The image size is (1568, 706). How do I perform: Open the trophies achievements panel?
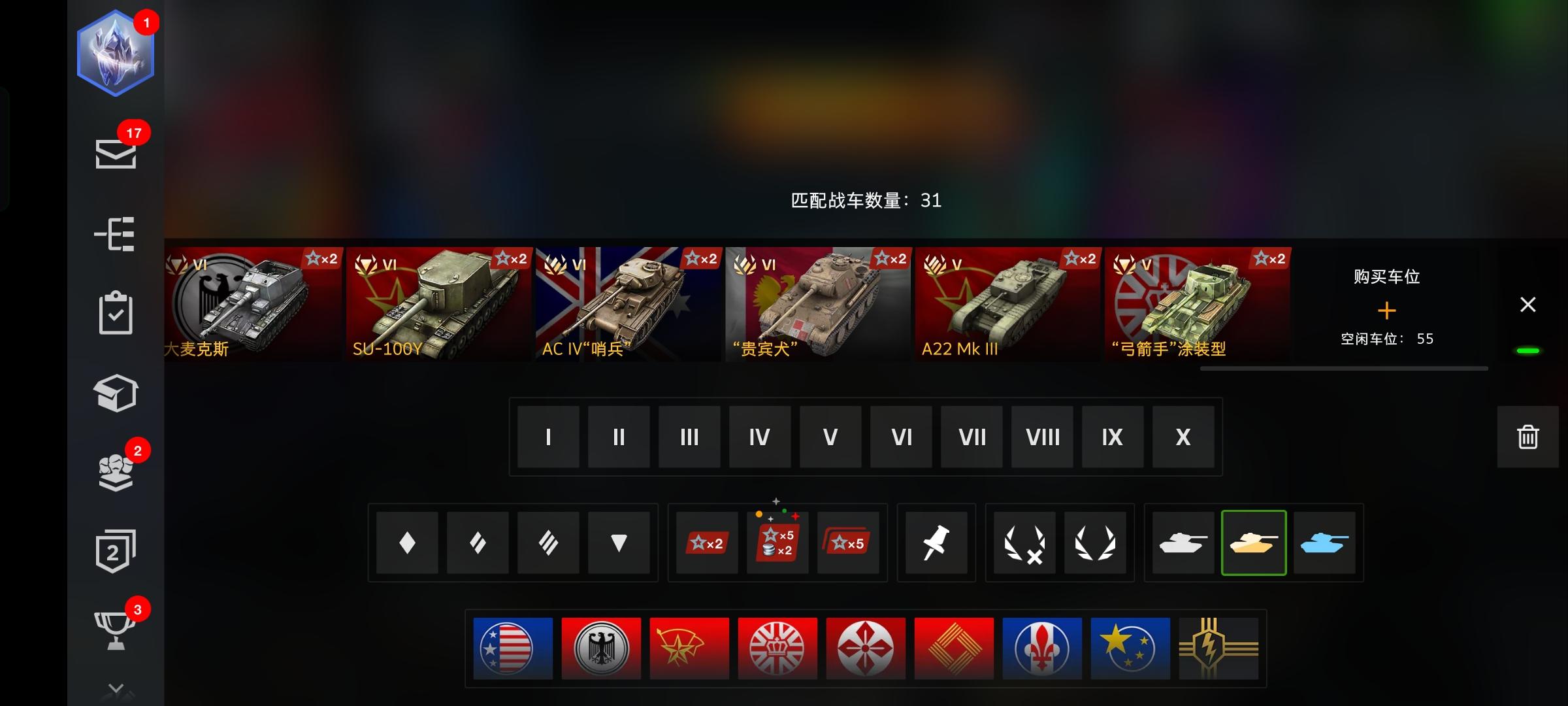(116, 630)
